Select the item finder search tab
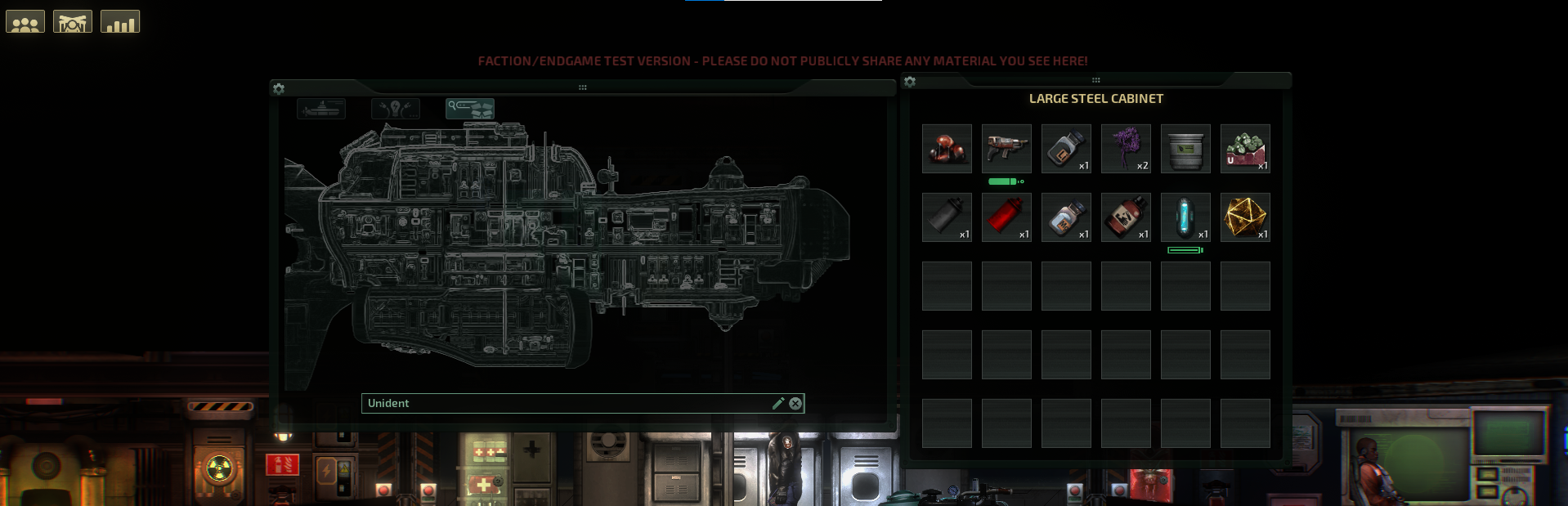Screen dimensions: 1568x506 (469, 109)
